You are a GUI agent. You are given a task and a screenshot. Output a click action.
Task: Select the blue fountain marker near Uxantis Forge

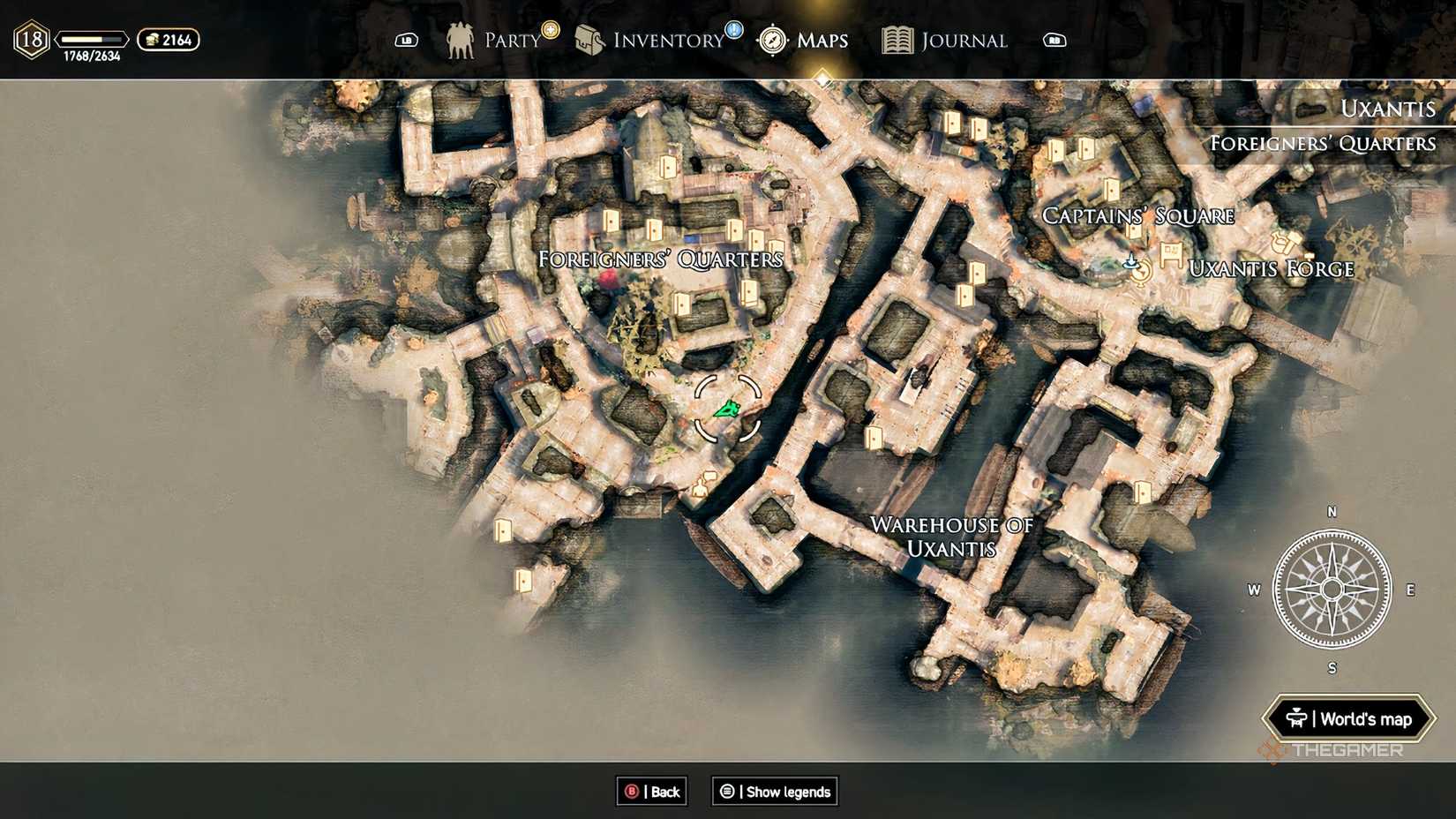click(1131, 261)
